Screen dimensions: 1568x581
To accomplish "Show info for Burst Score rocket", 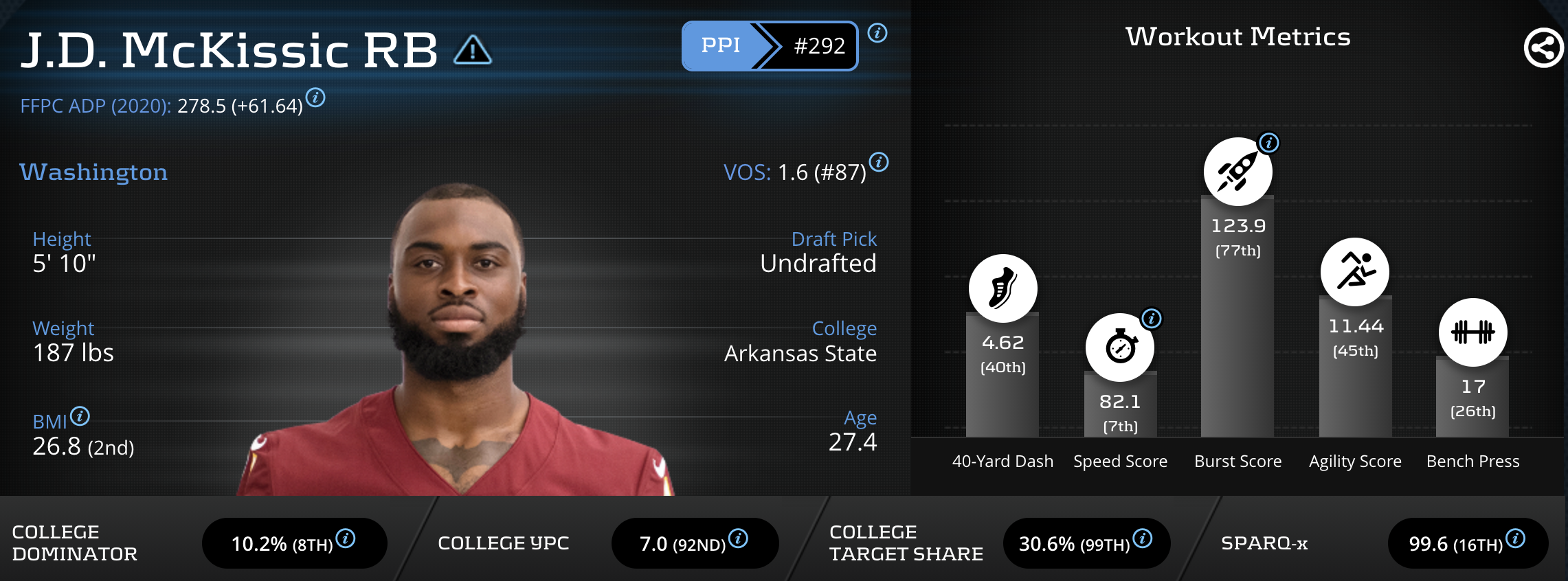I will coord(1268,143).
